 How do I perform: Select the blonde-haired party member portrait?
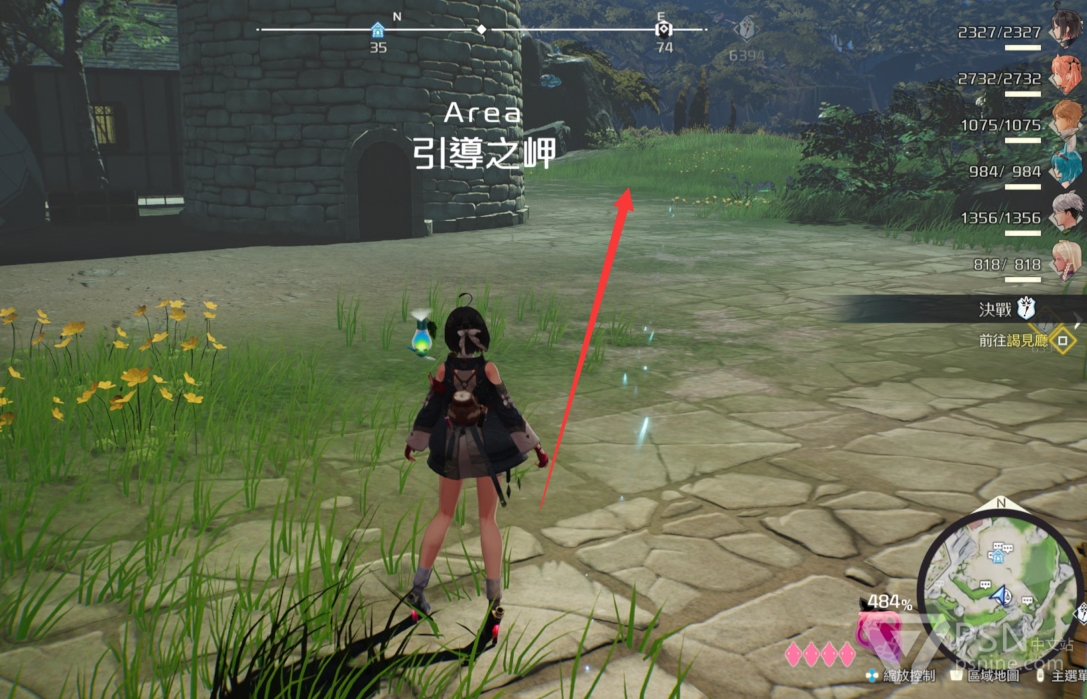(1064, 260)
